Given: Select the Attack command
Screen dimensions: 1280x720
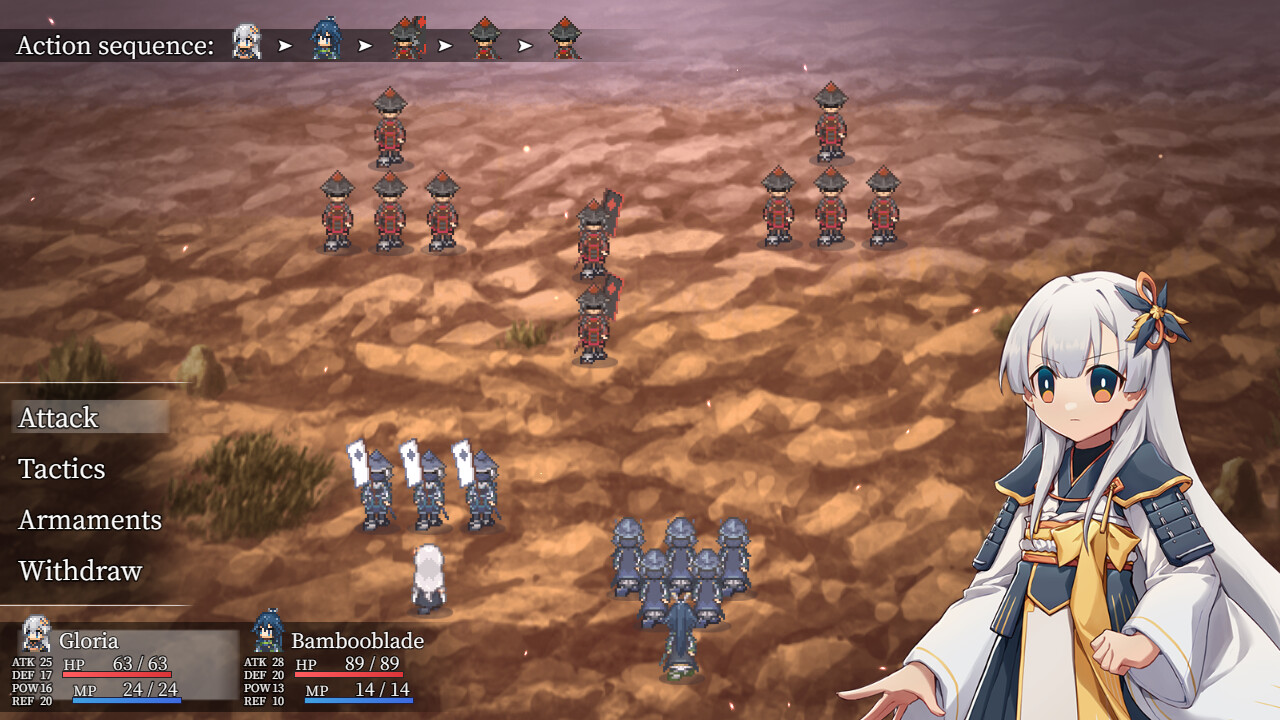Looking at the screenshot, I should pos(59,418).
